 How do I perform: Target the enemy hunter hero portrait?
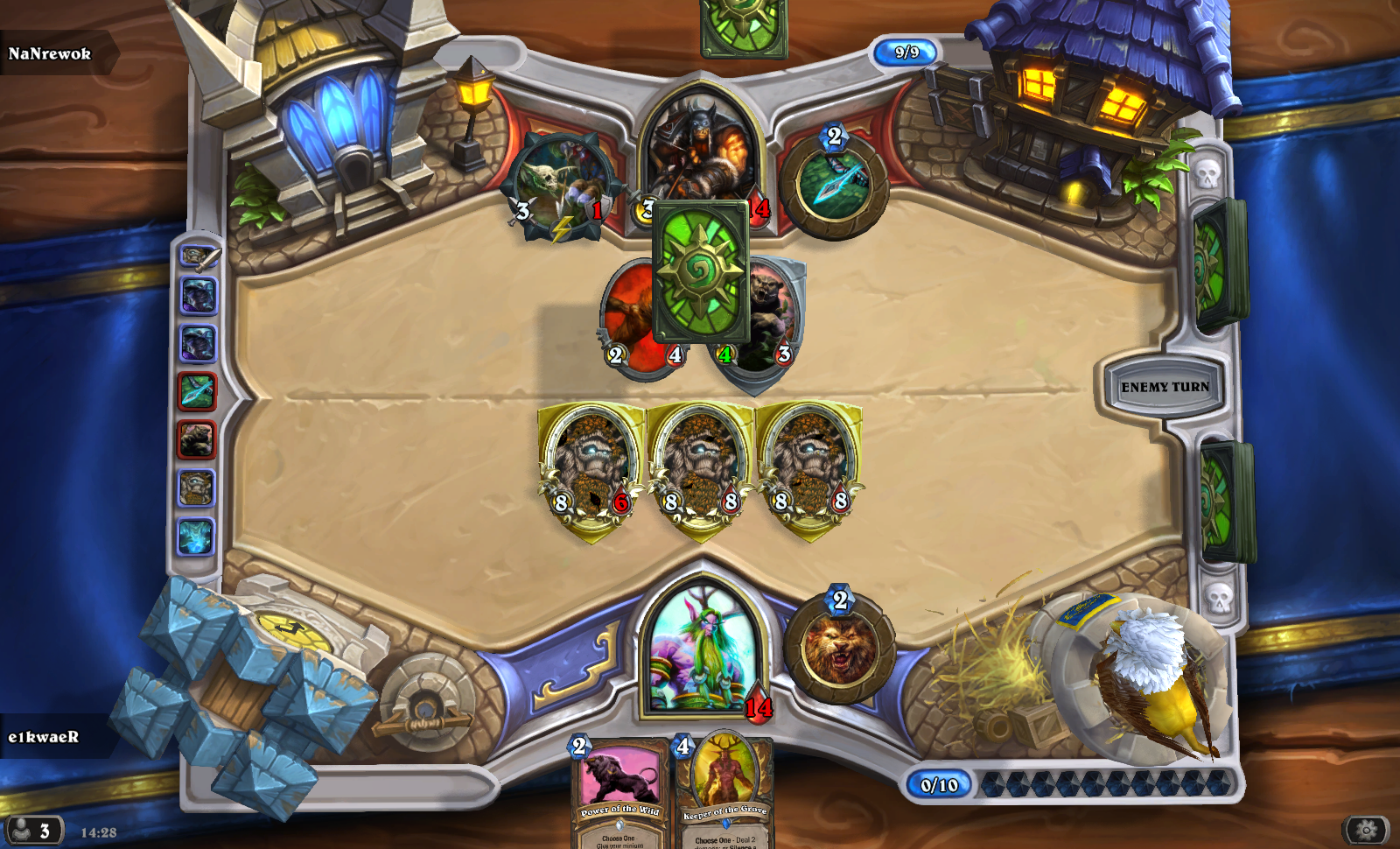click(701, 144)
